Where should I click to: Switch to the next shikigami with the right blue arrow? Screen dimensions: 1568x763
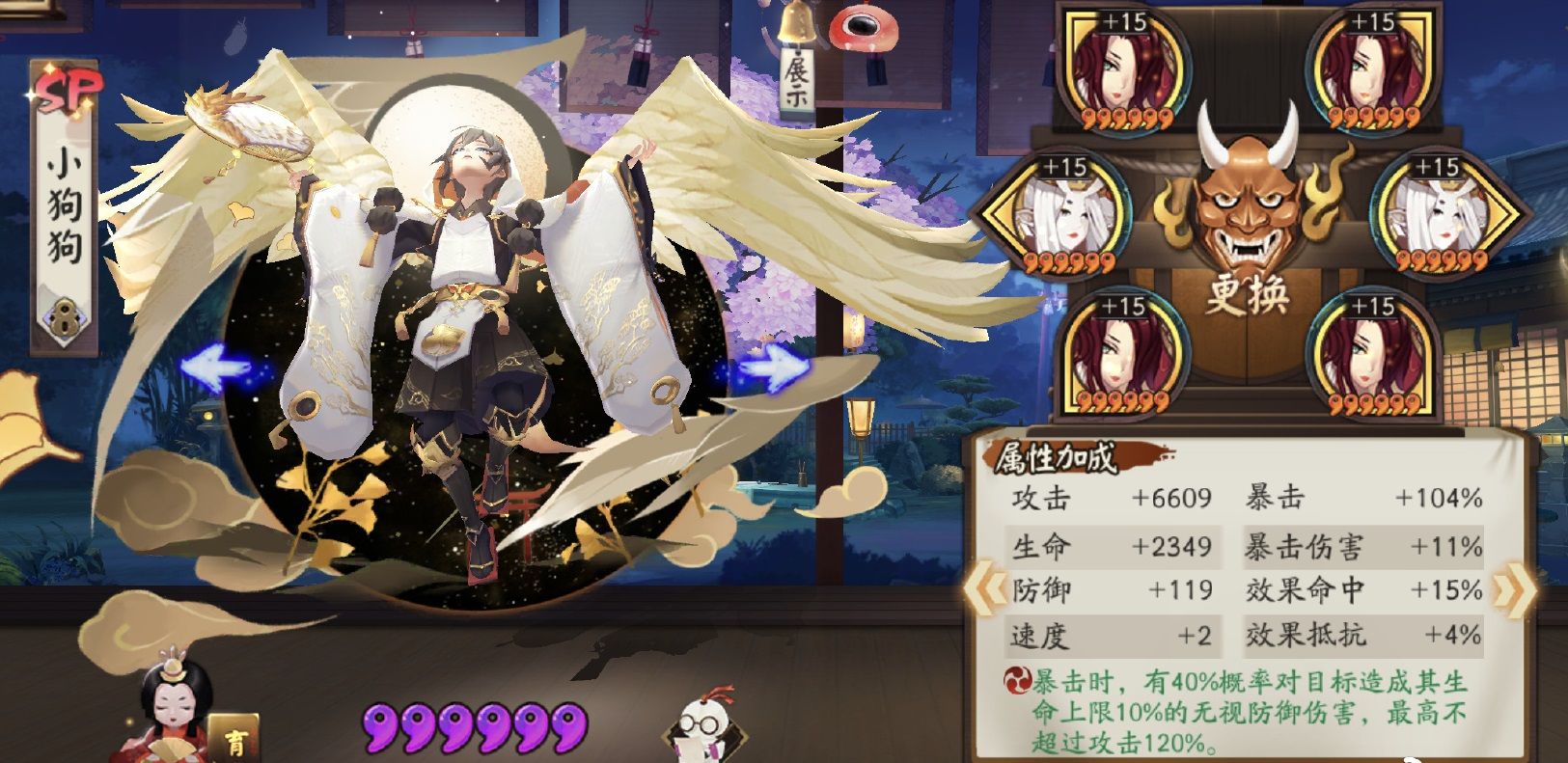pos(775,366)
